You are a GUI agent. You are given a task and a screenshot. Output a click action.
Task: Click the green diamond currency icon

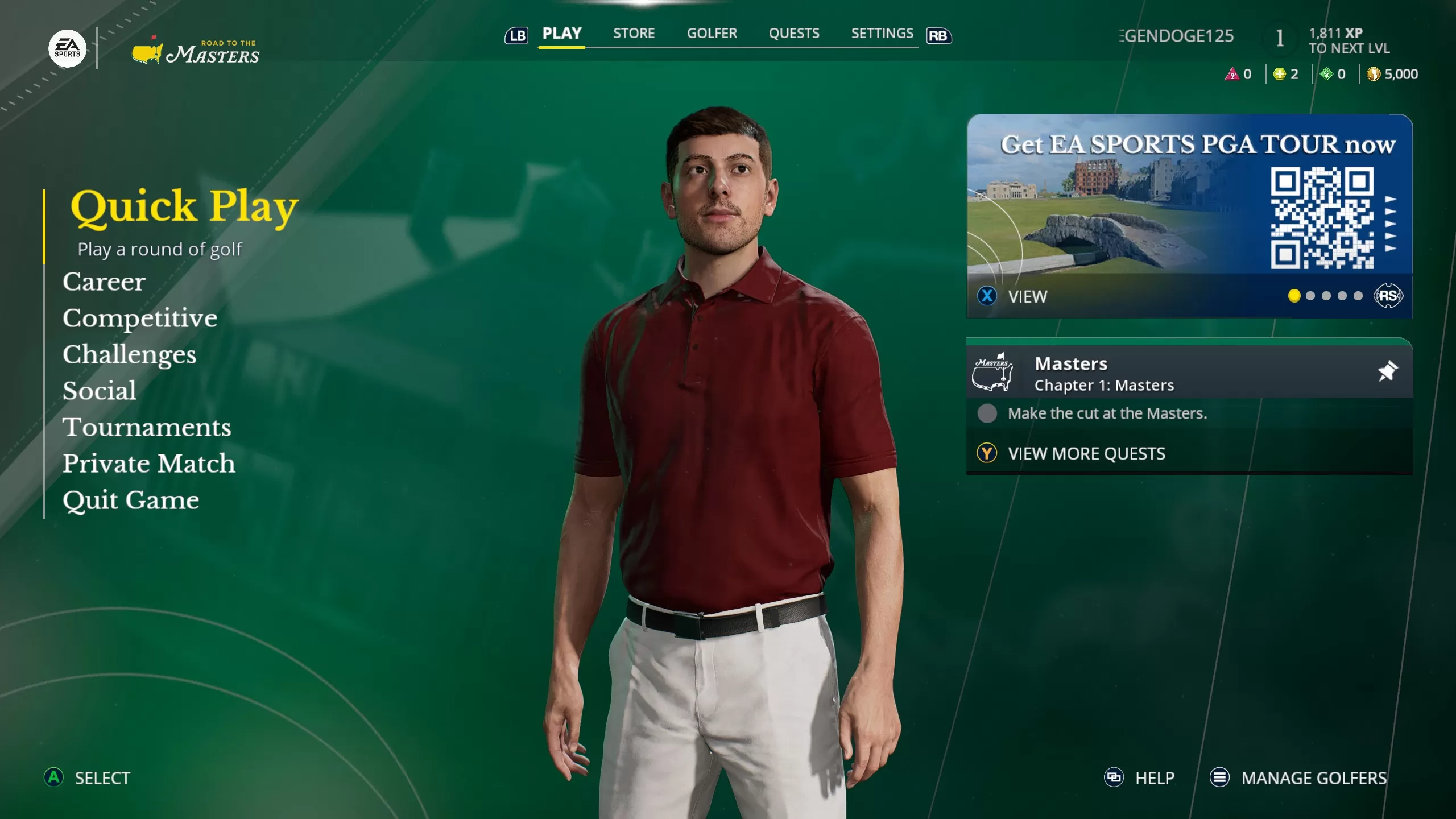click(1327, 73)
